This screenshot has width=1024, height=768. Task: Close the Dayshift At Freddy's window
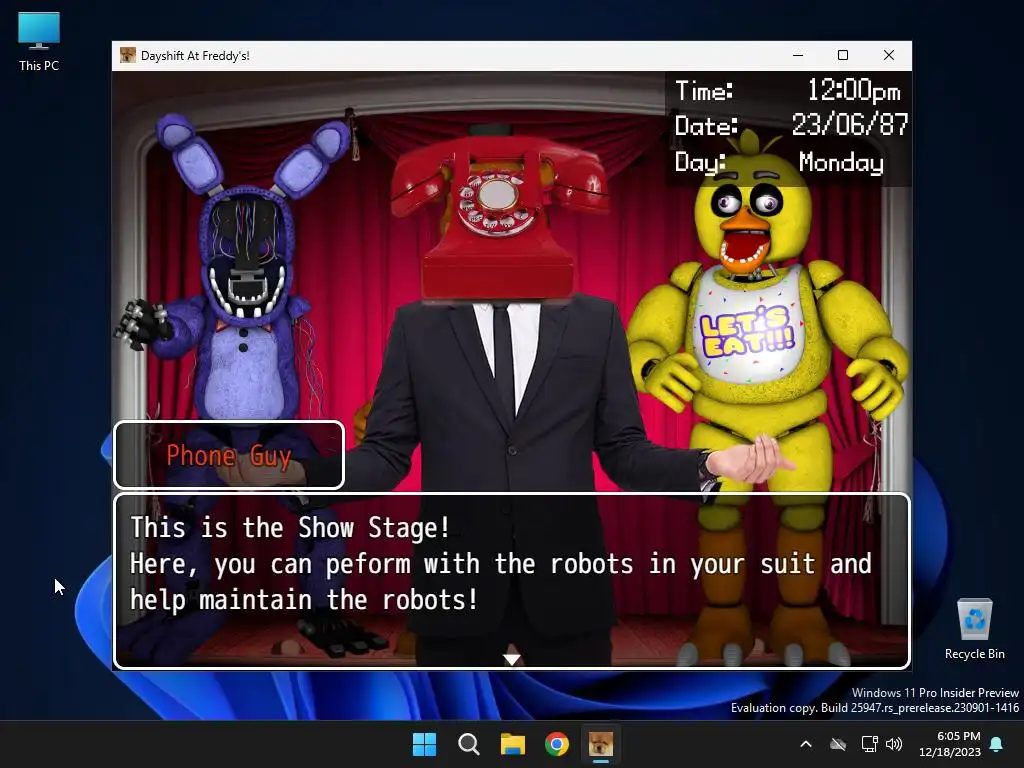click(x=888, y=55)
